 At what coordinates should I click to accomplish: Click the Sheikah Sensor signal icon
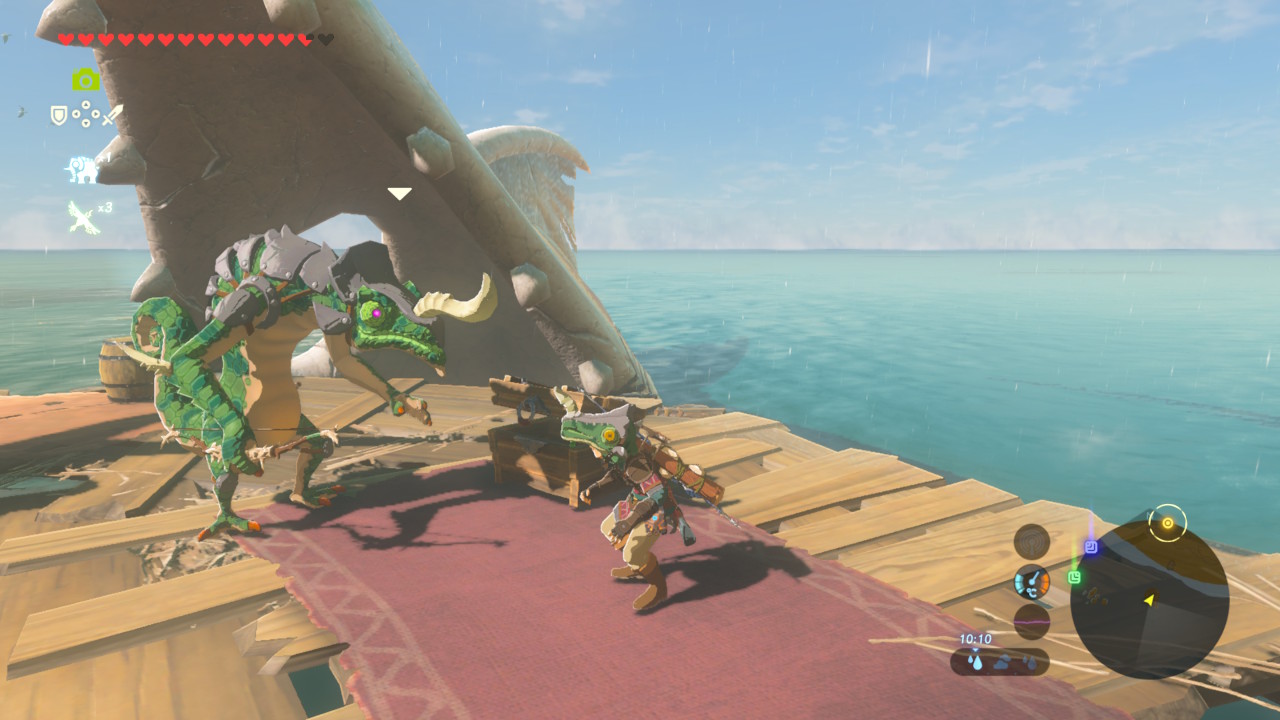pyautogui.click(x=1031, y=541)
